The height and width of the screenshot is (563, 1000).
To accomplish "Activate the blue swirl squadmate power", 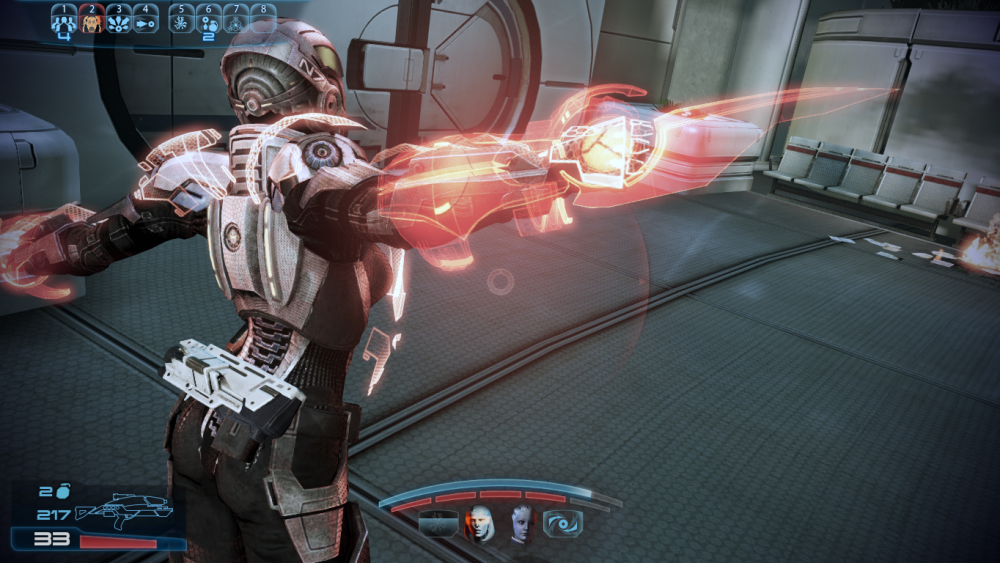I will pyautogui.click(x=562, y=523).
